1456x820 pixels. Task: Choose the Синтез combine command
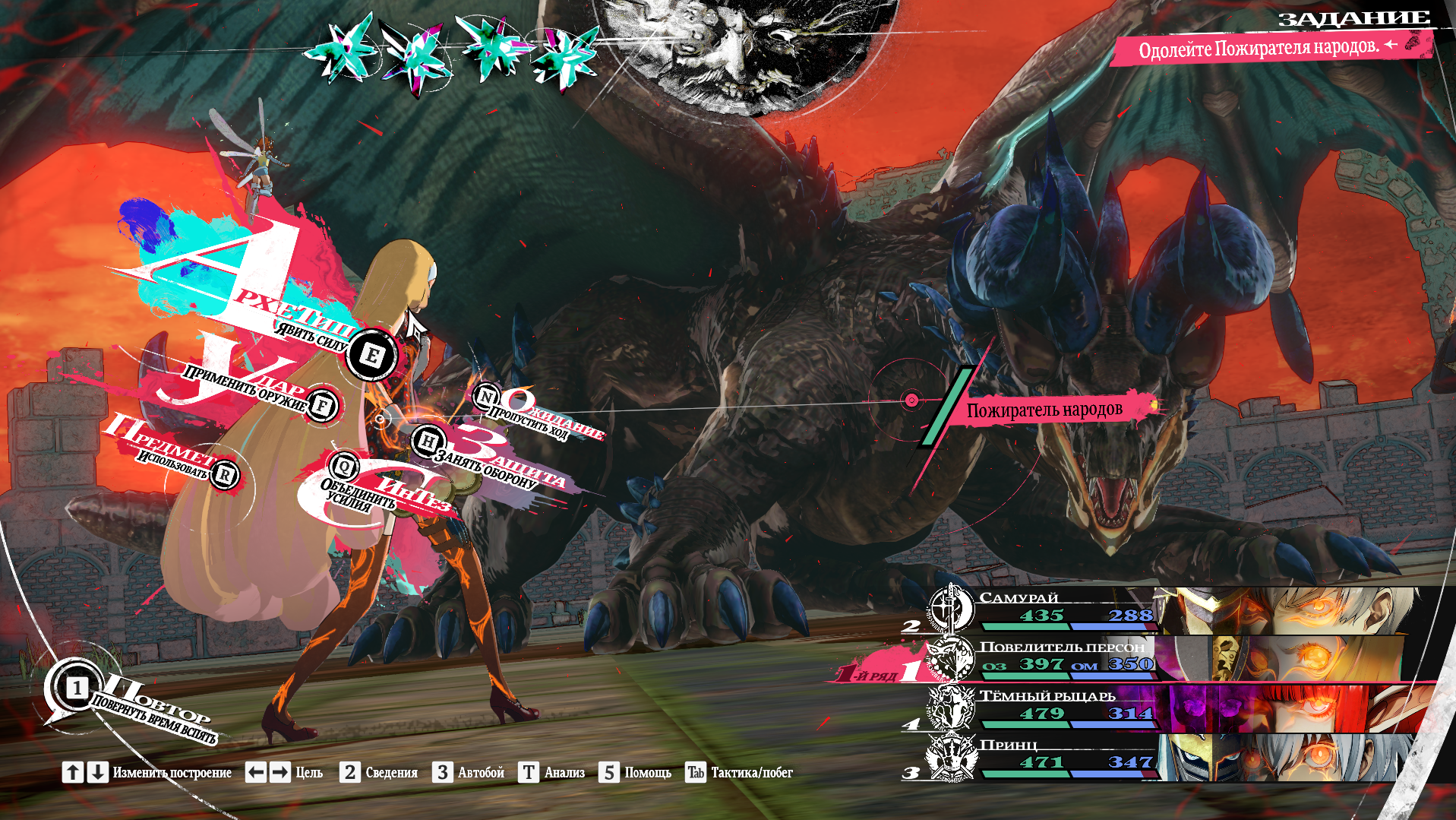345,466
